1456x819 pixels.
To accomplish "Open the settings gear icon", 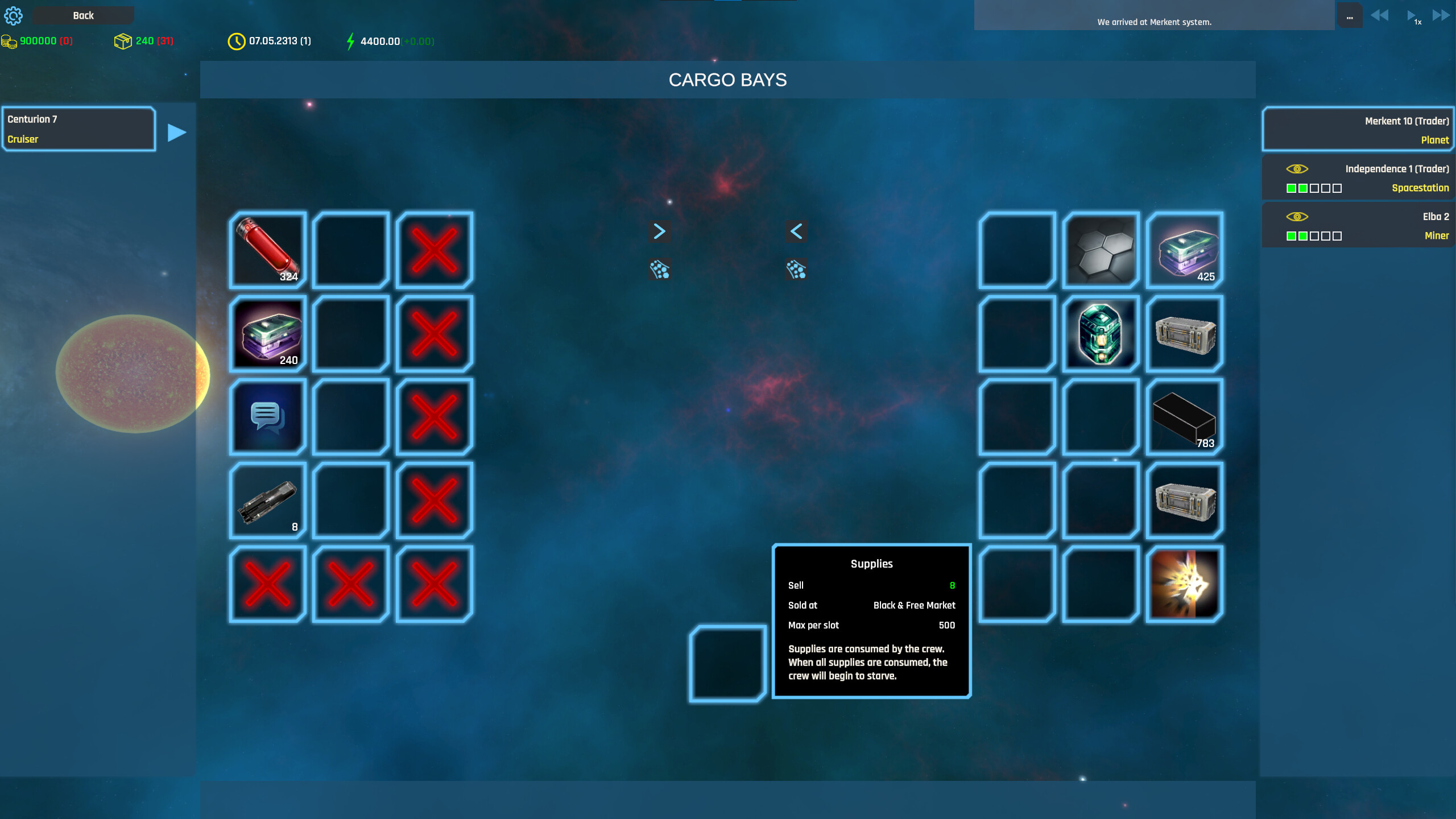I will pos(13,15).
